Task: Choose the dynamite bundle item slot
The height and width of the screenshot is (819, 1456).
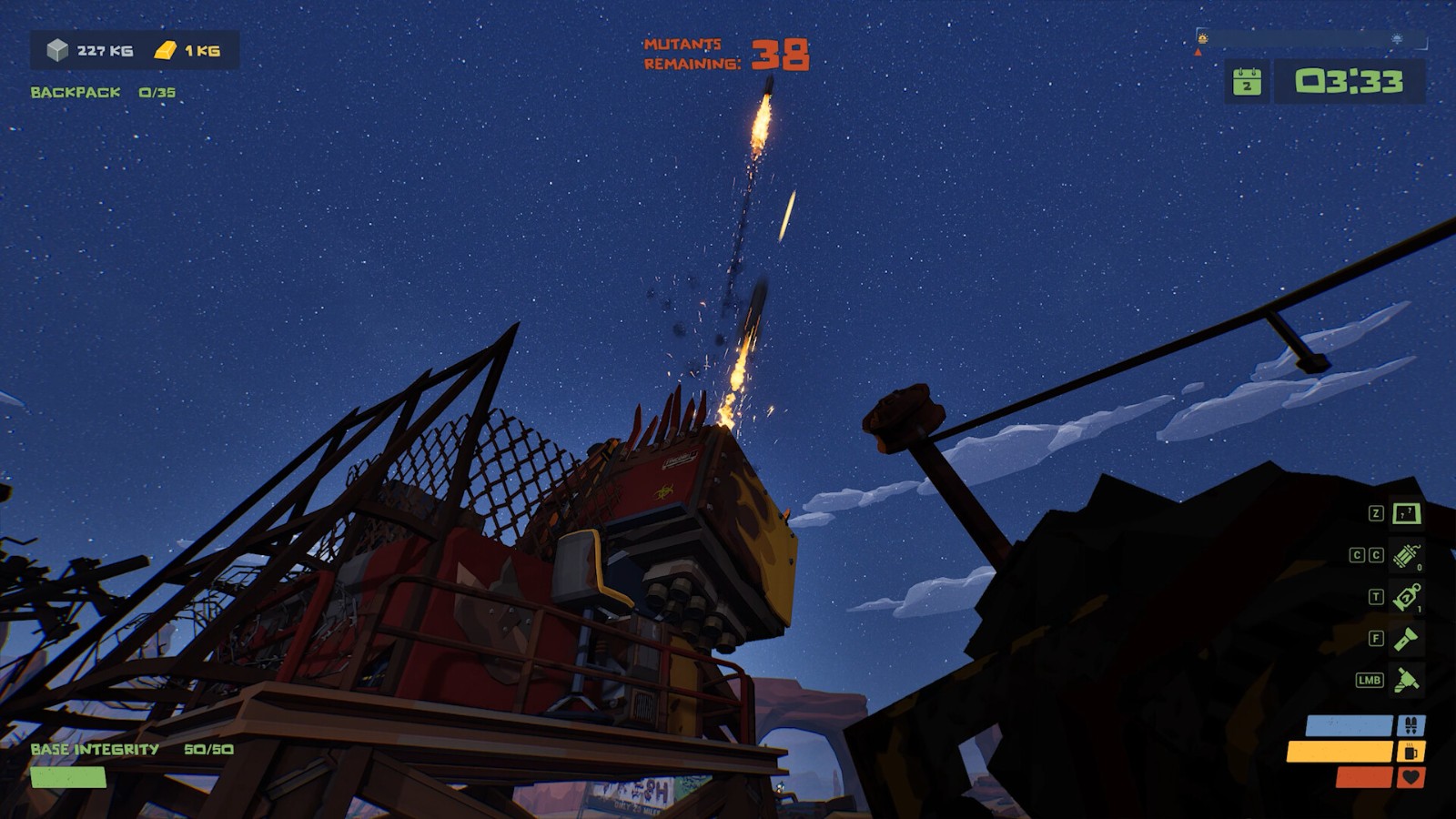Action: click(x=1406, y=554)
